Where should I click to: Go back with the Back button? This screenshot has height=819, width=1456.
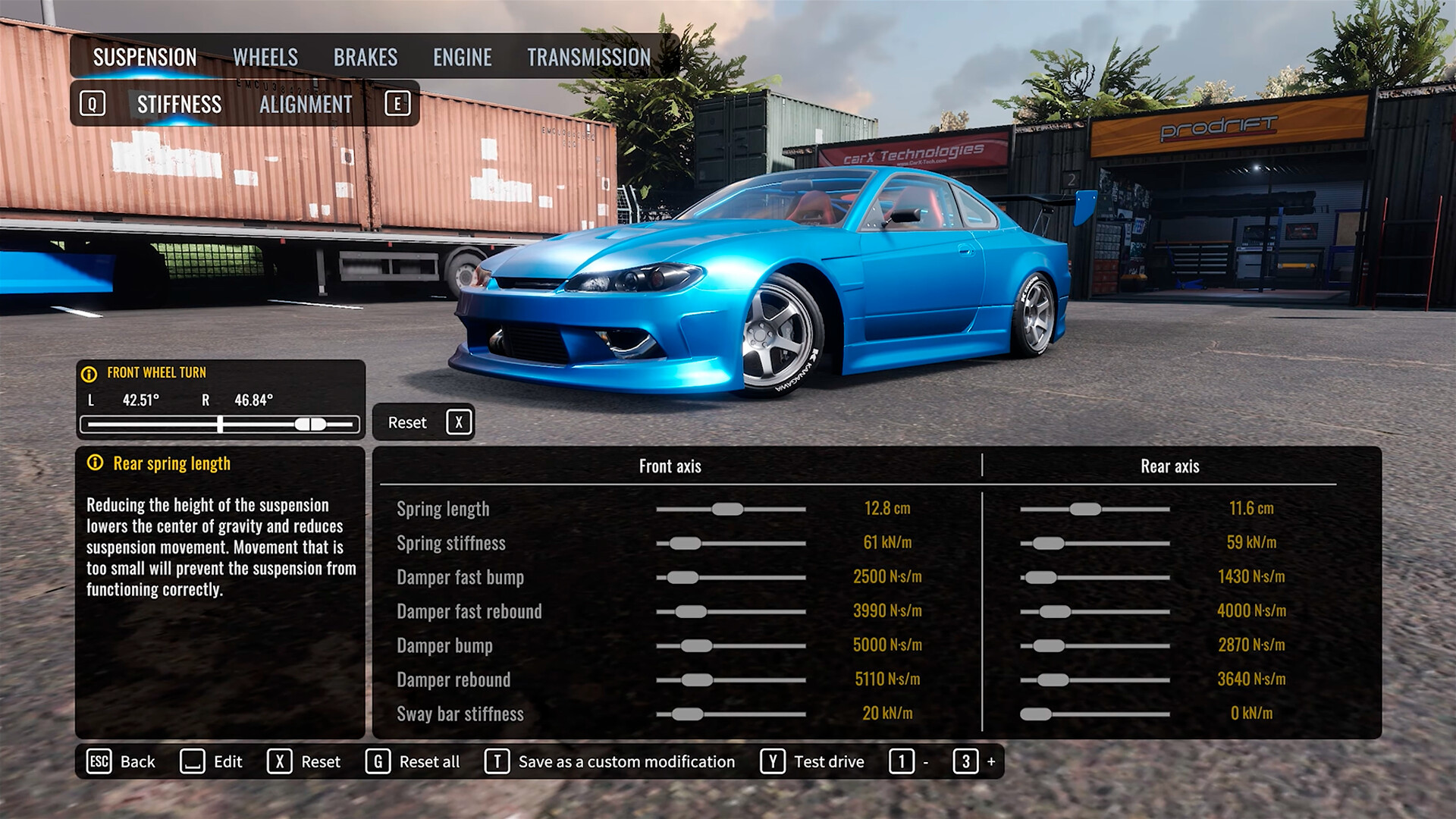pyautogui.click(x=122, y=761)
